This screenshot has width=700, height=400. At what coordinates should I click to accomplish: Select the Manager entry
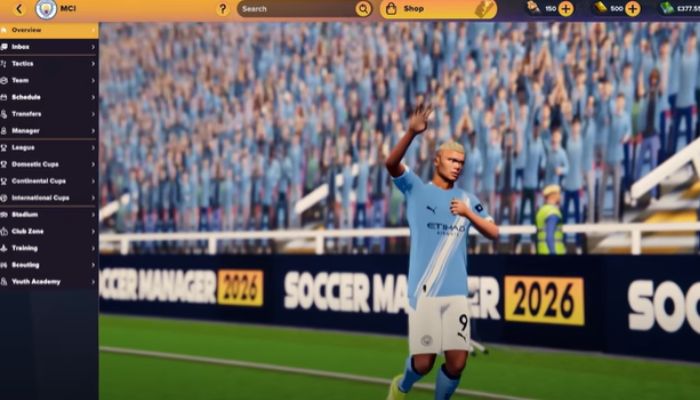point(48,130)
